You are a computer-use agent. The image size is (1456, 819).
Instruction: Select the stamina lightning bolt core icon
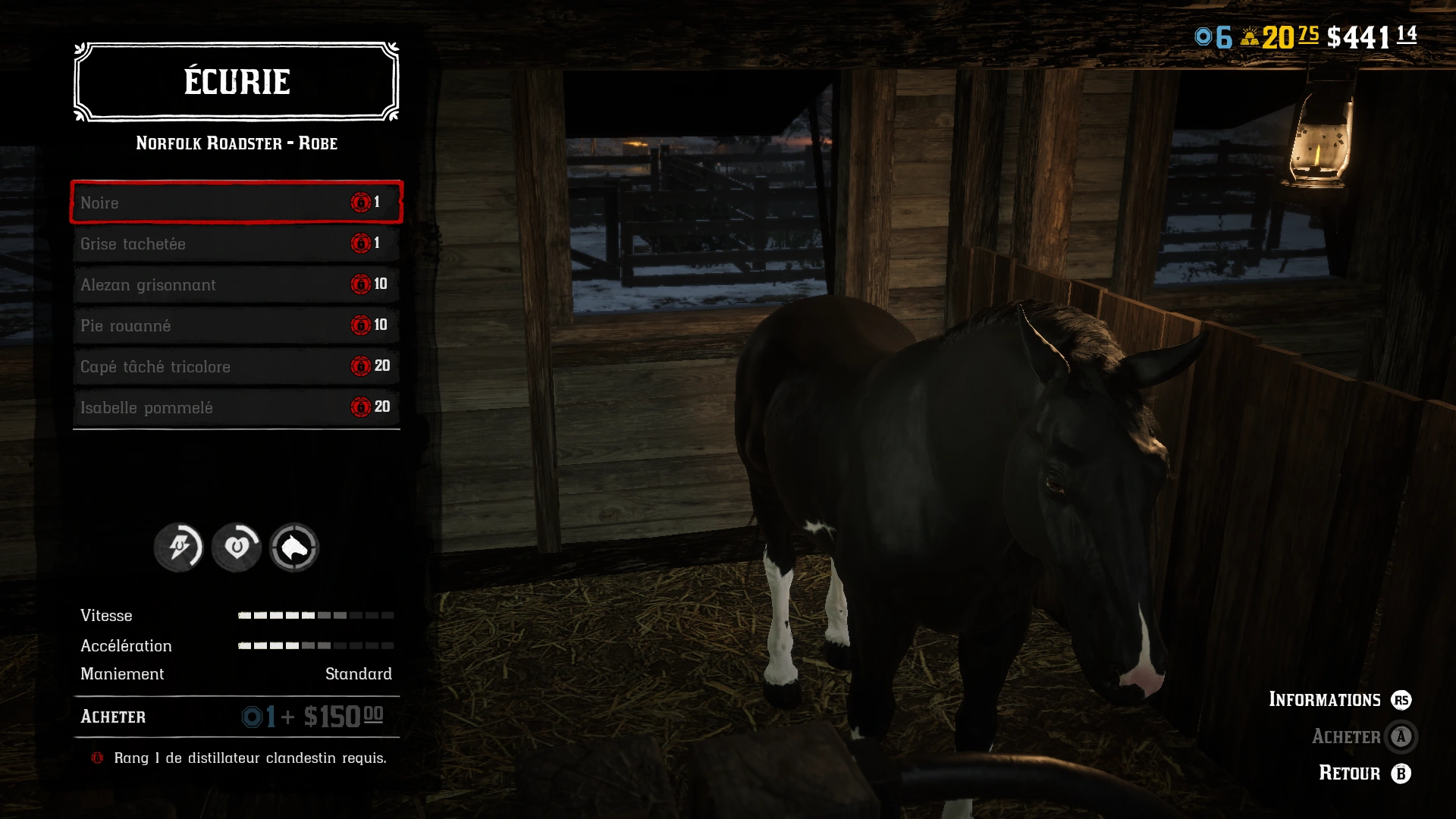tap(179, 548)
